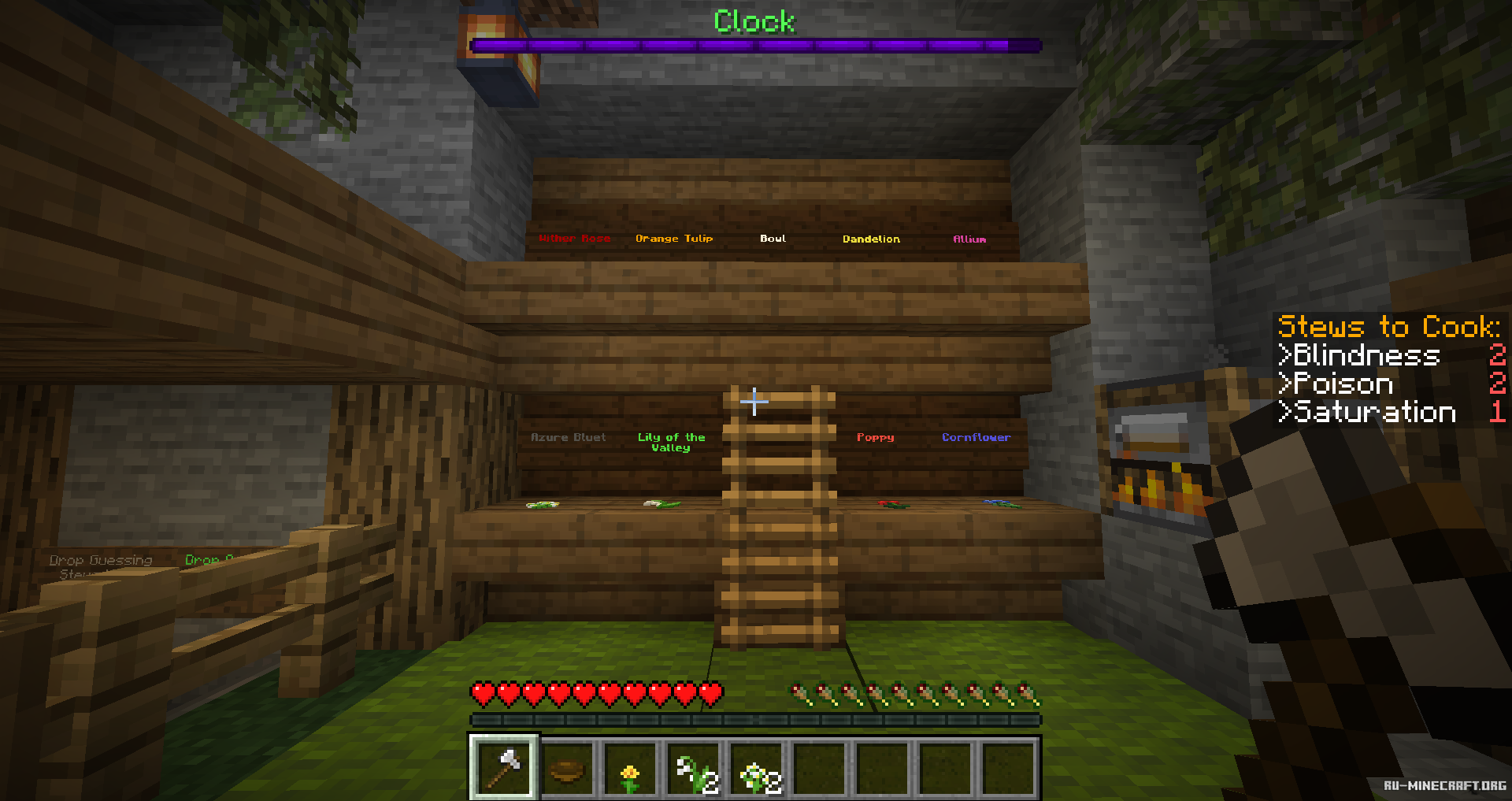Click the blue cornflower item on the shelf
Viewport: 1512px width, 801px height.
click(999, 504)
